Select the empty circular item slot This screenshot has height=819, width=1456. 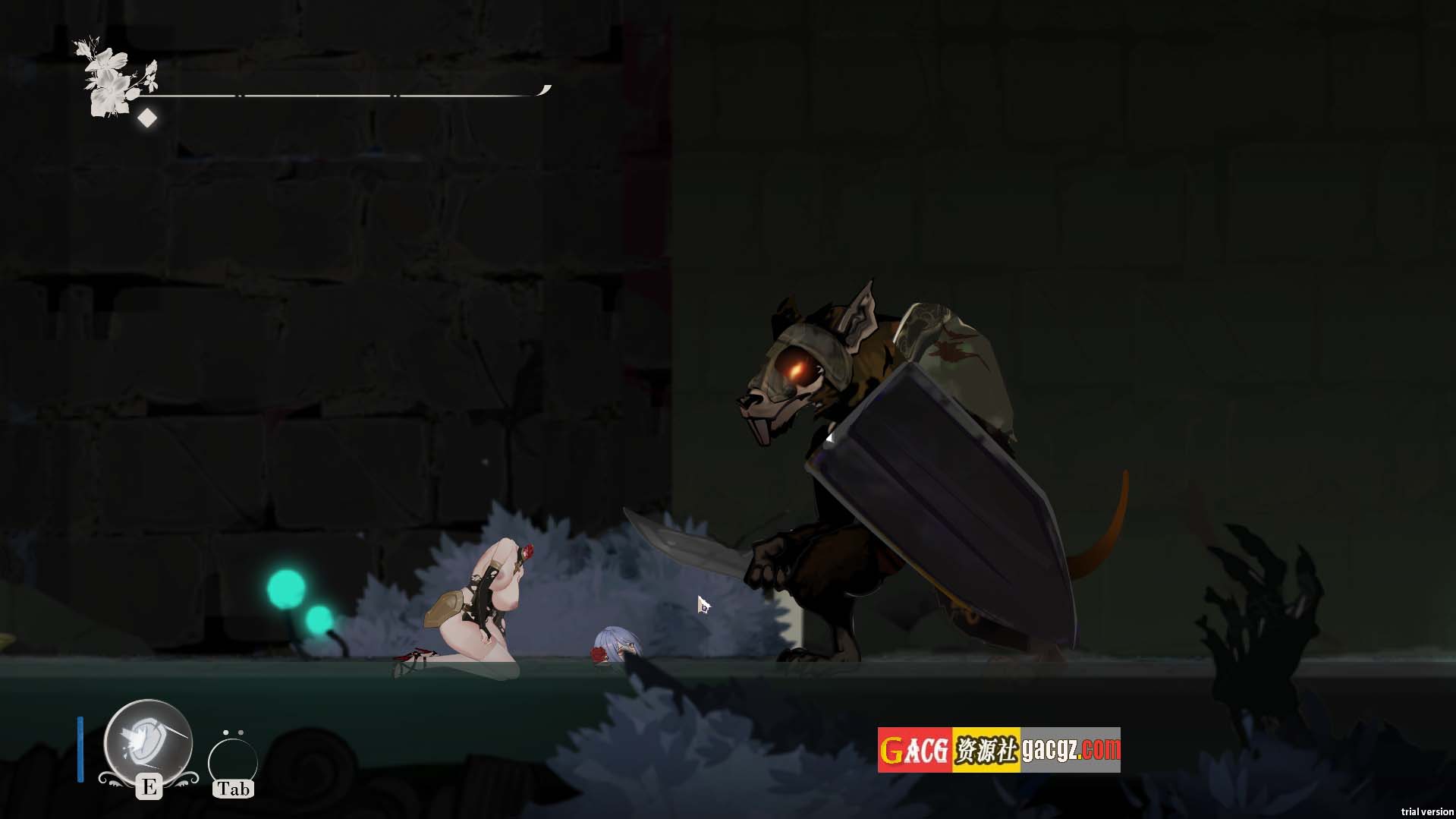click(x=232, y=761)
